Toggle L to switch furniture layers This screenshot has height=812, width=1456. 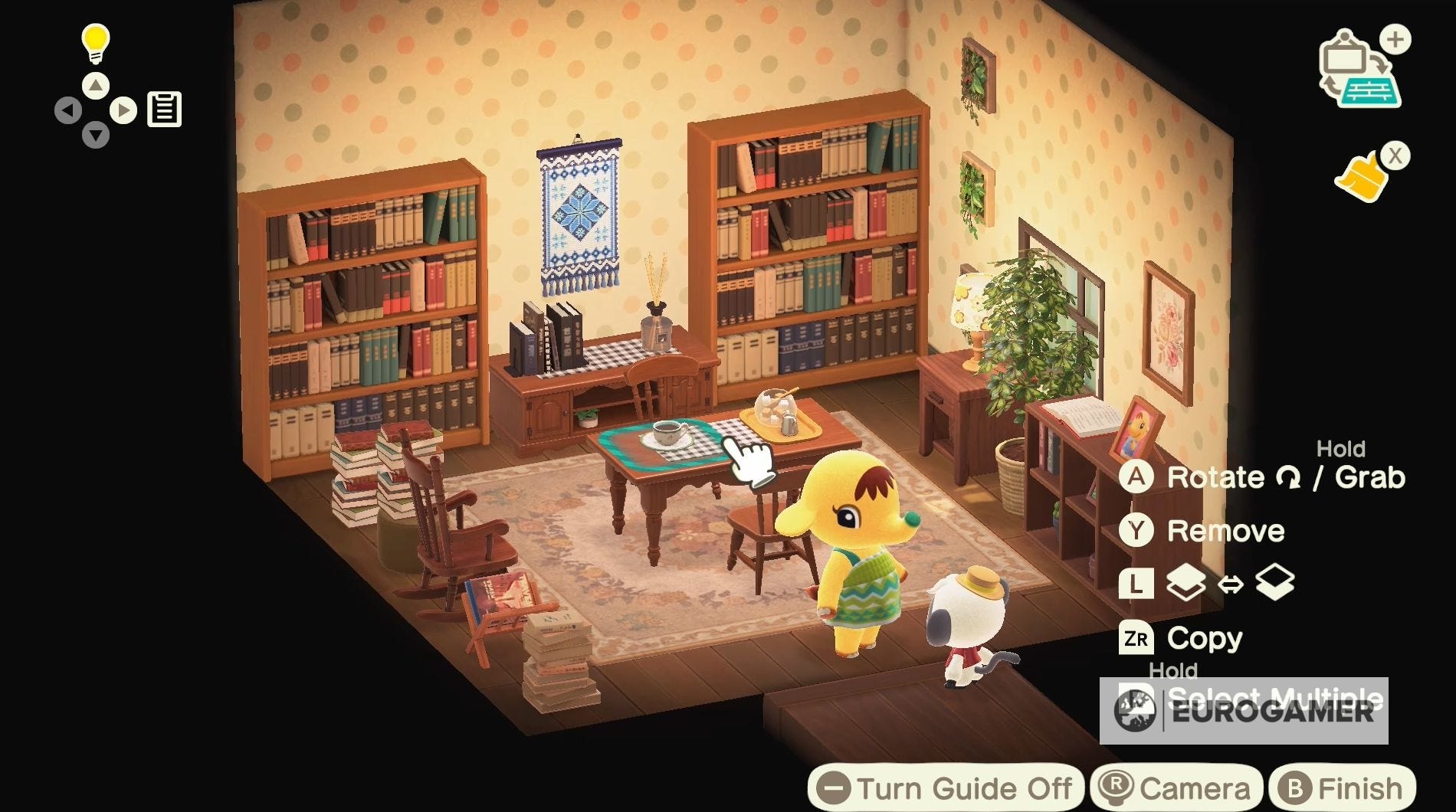click(1137, 584)
